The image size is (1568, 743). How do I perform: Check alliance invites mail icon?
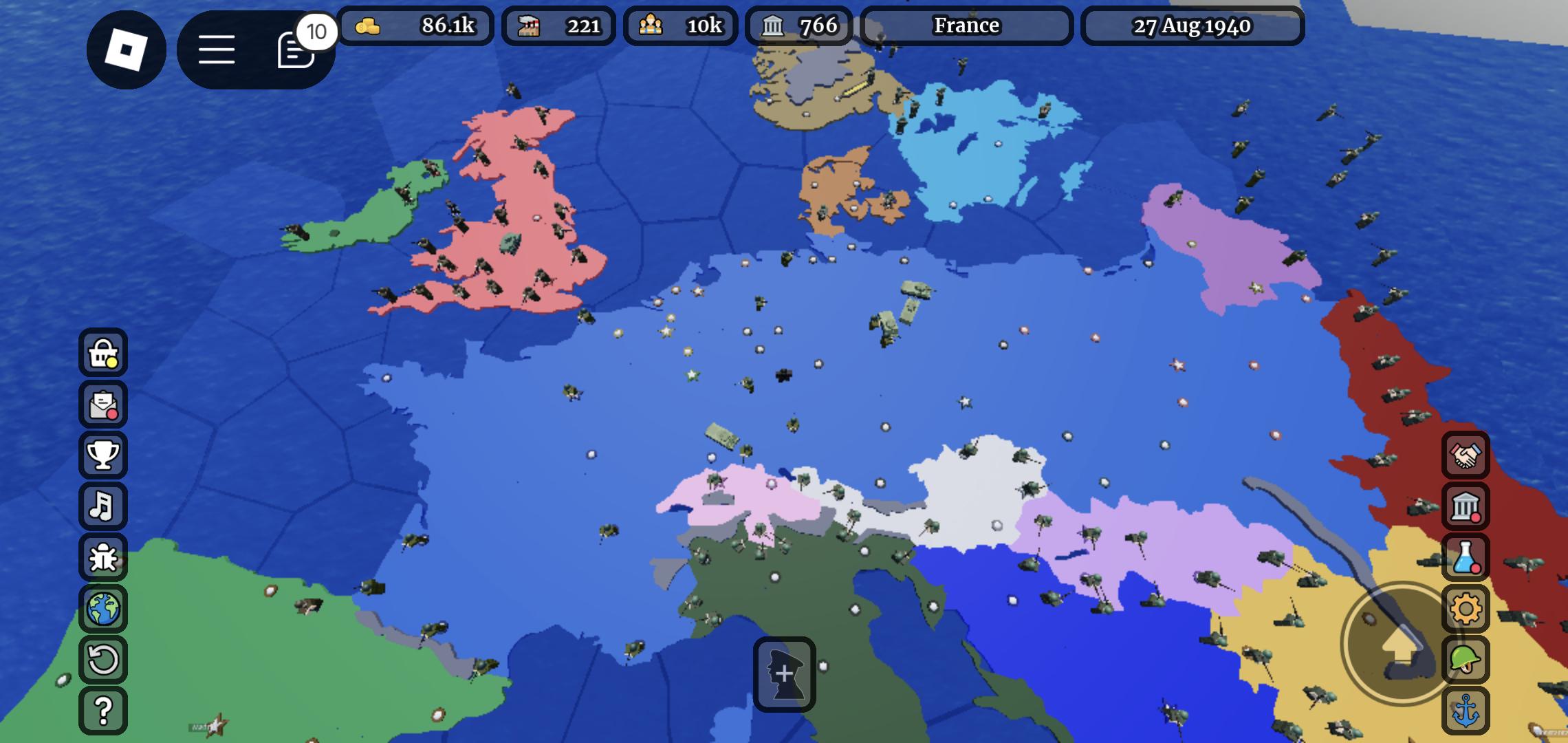(103, 406)
